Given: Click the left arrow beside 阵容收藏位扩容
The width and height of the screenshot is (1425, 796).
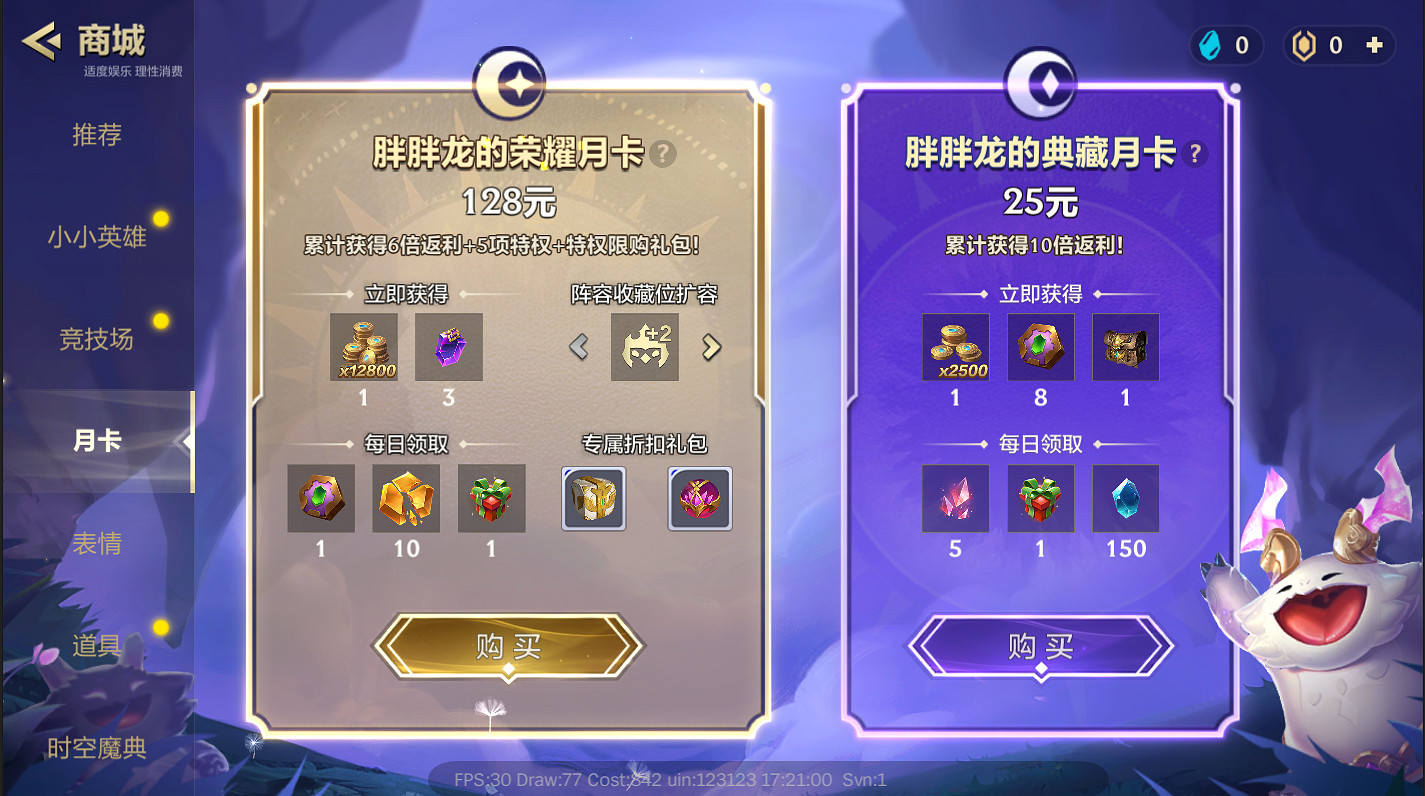Looking at the screenshot, I should tap(578, 347).
